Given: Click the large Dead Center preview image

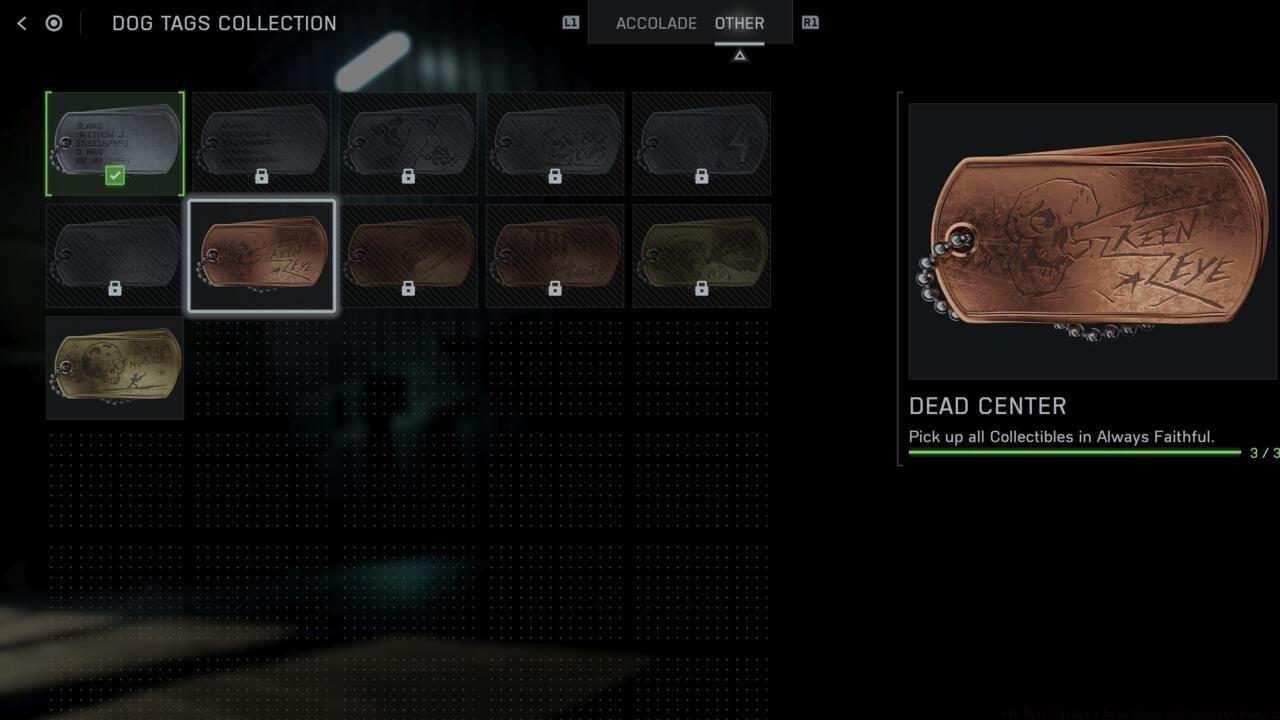Looking at the screenshot, I should click(x=1092, y=240).
